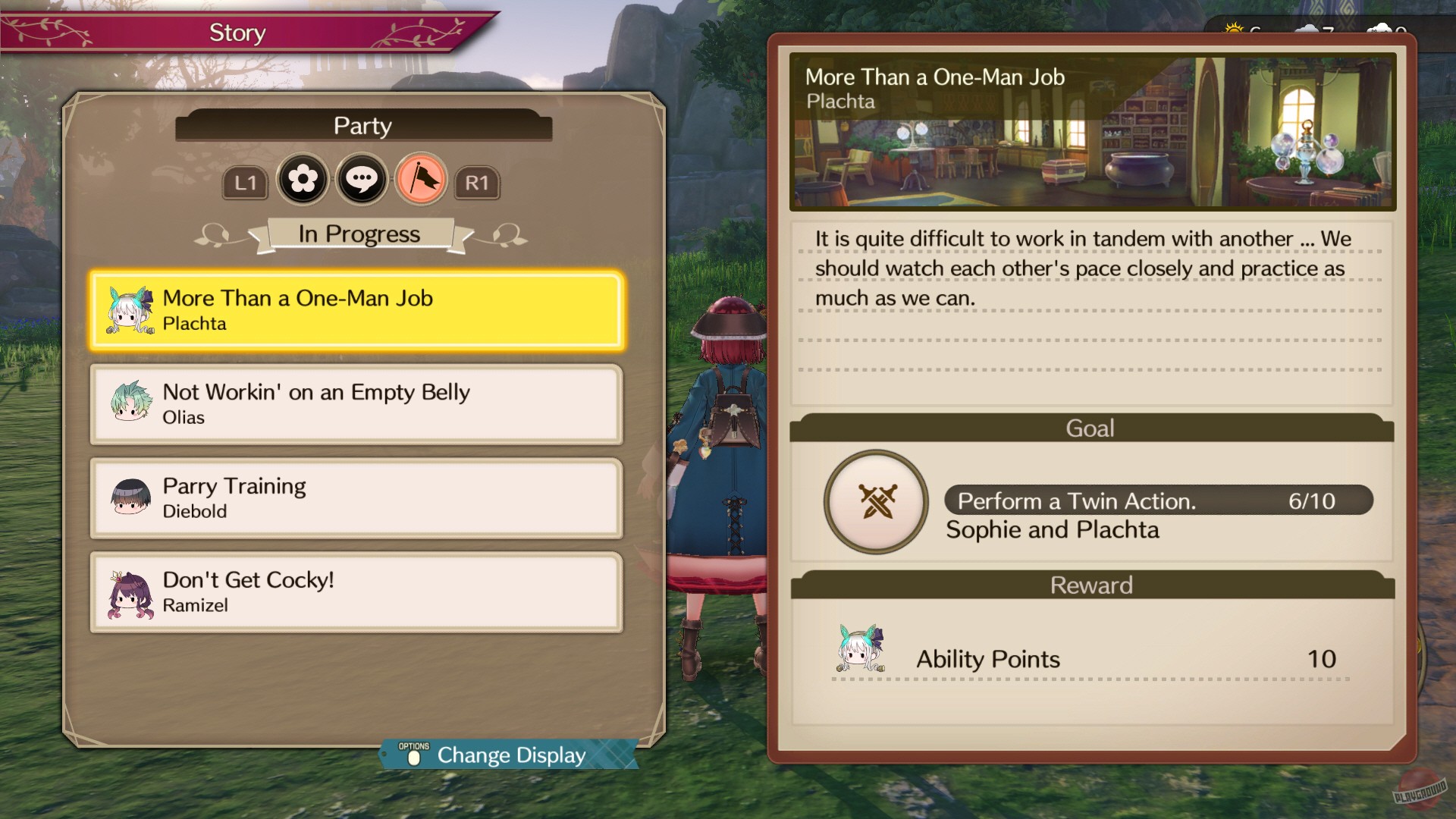Select the flag quest category icon
1456x819 pixels.
point(422,180)
